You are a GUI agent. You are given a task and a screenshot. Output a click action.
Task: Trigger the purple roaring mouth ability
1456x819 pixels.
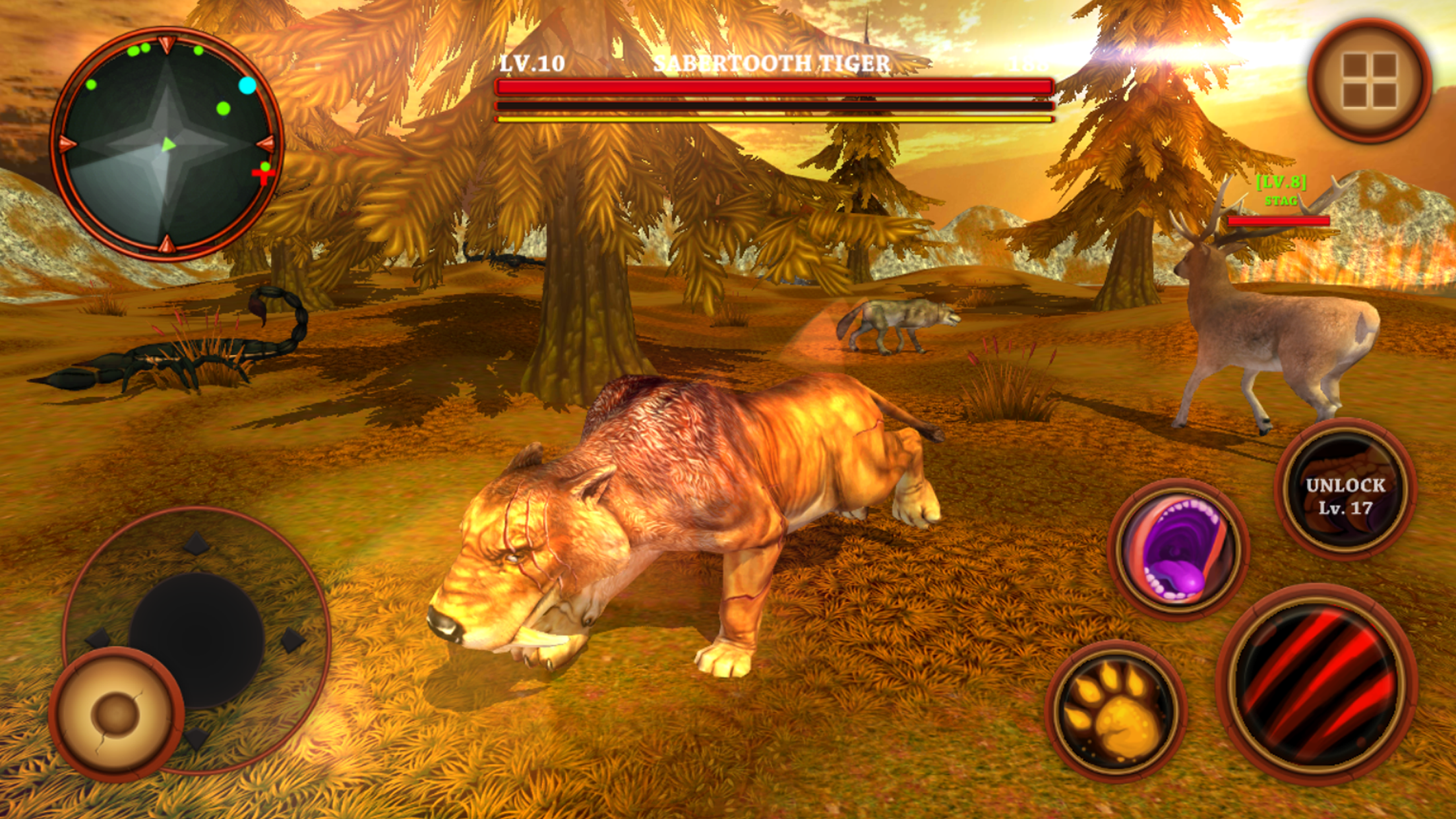point(1178,550)
